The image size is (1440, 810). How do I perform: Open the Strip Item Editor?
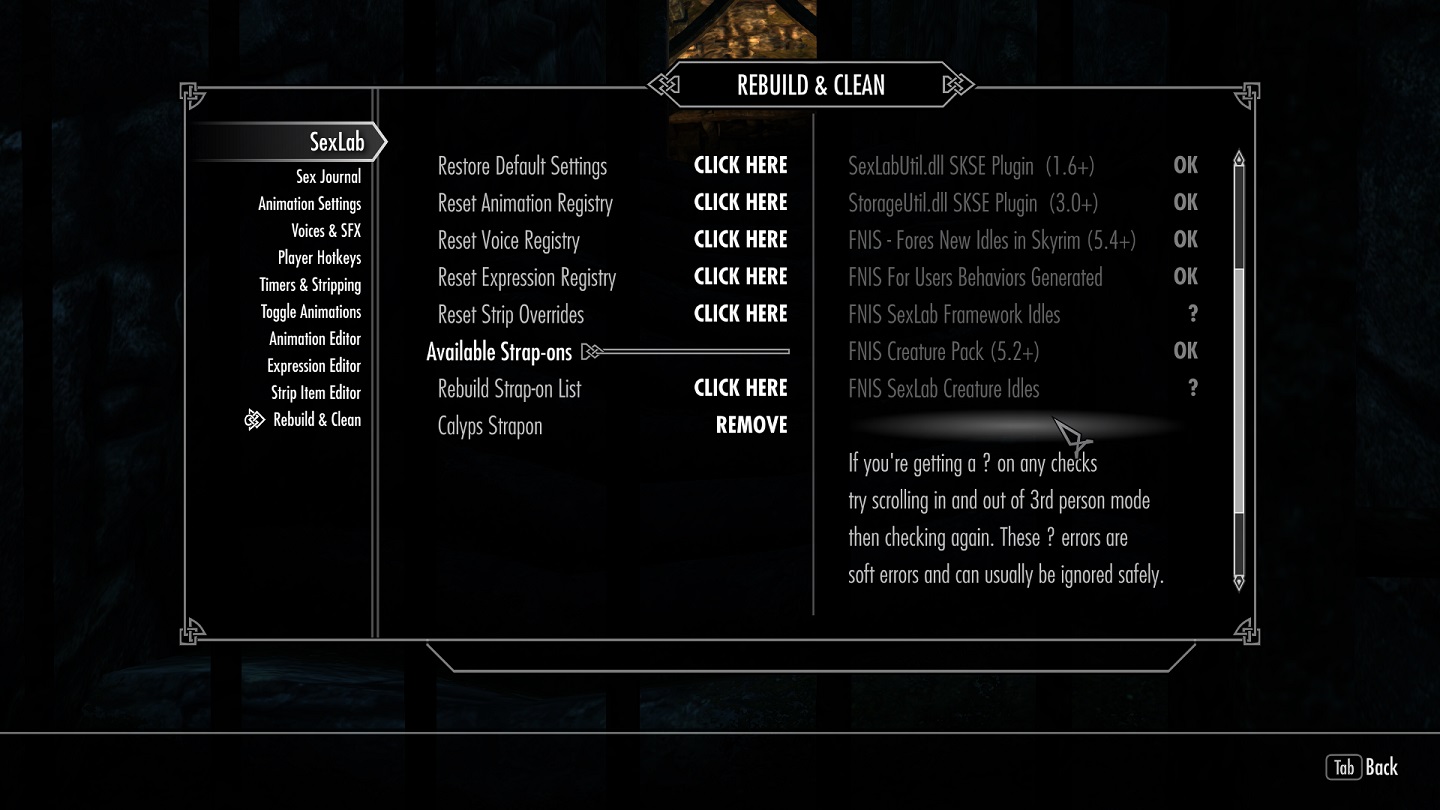click(x=316, y=393)
